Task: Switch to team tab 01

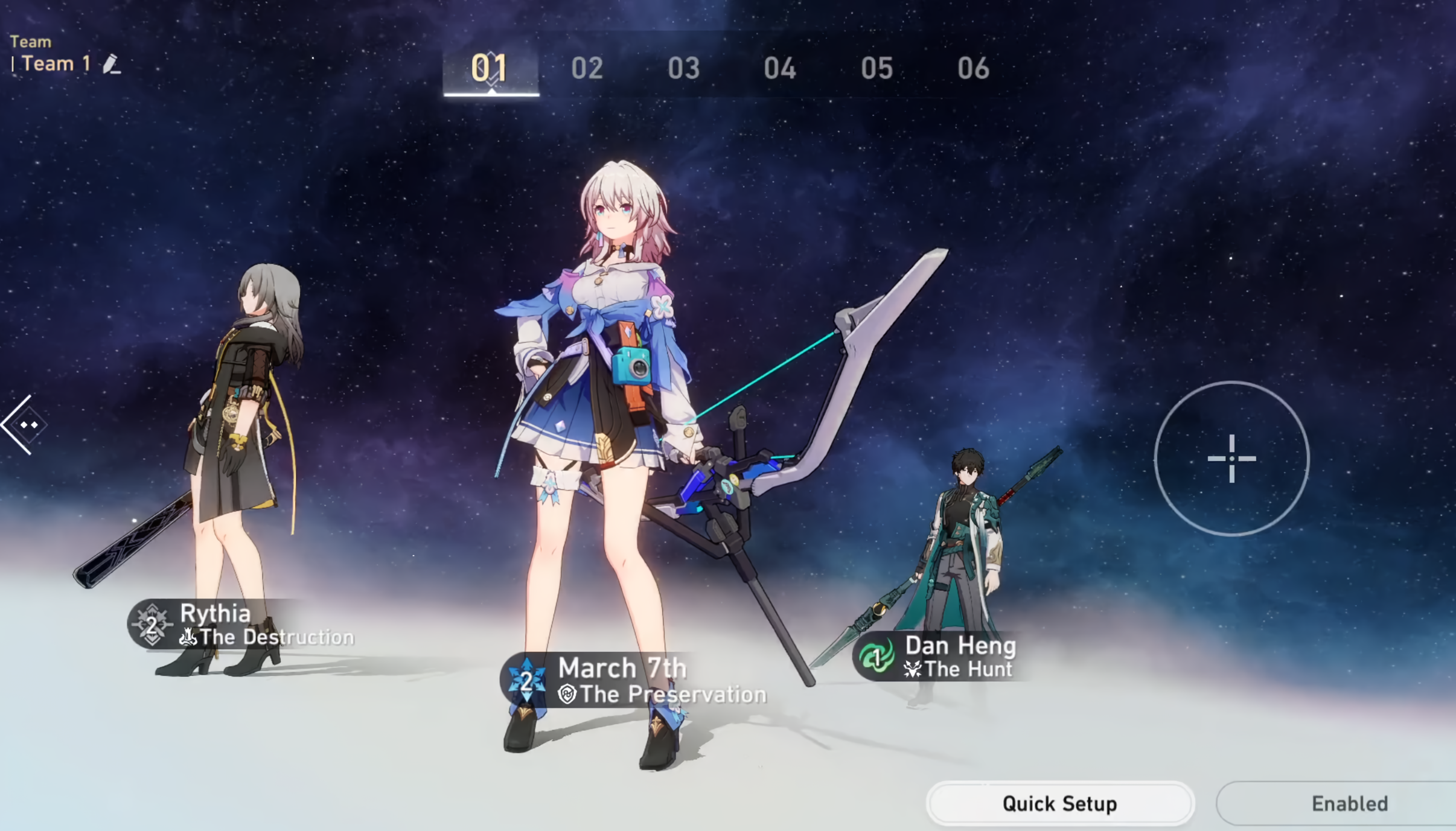Action: click(490, 68)
